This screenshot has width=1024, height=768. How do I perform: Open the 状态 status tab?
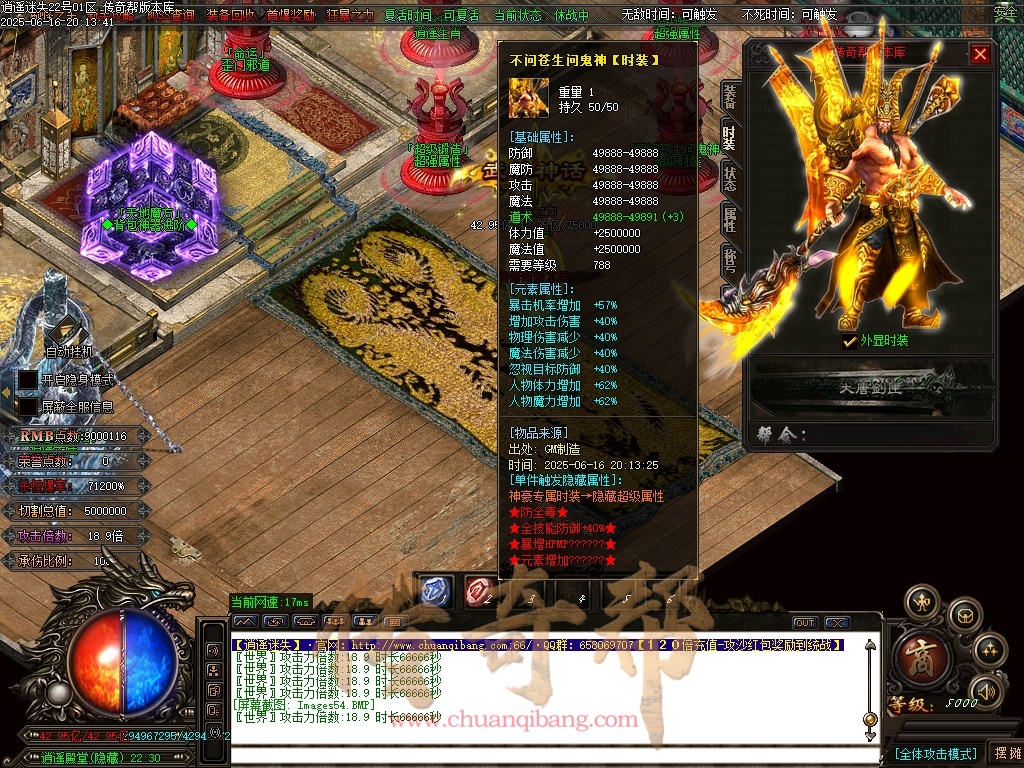tap(730, 178)
